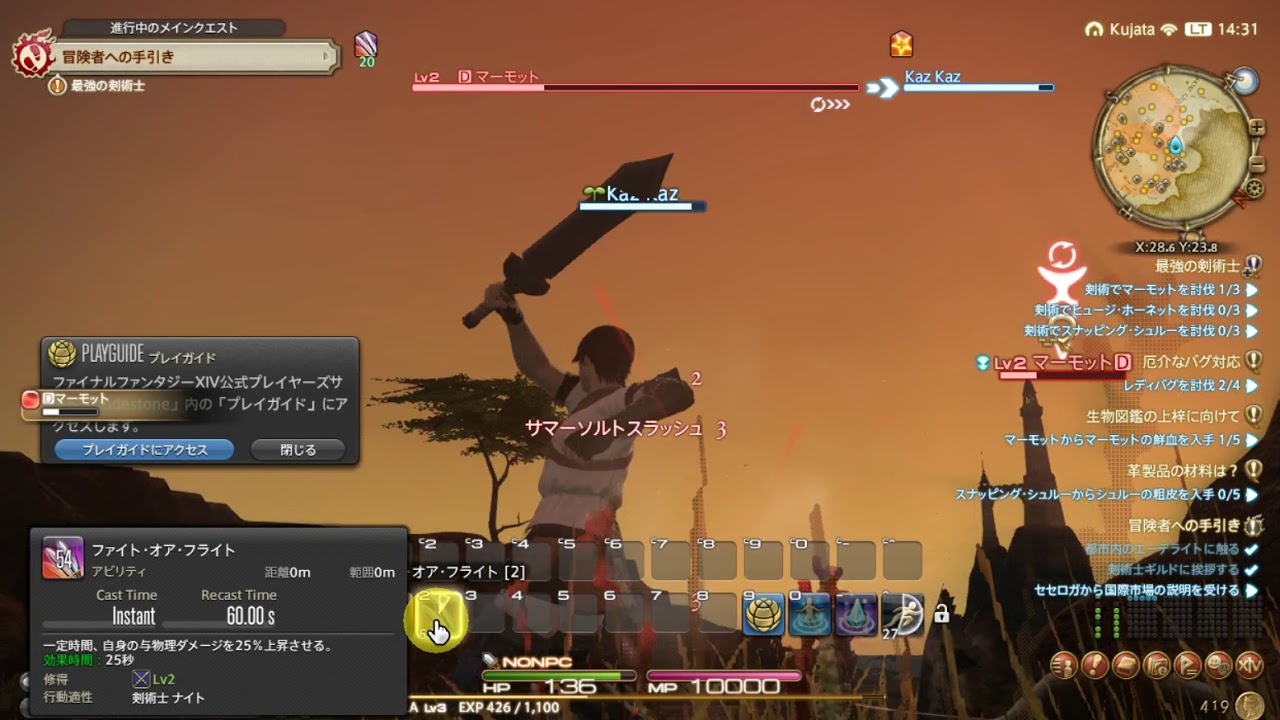Image resolution: width=1280 pixels, height=720 pixels.
Task: Toggle the hotbar padlock icon
Action: coord(941,614)
